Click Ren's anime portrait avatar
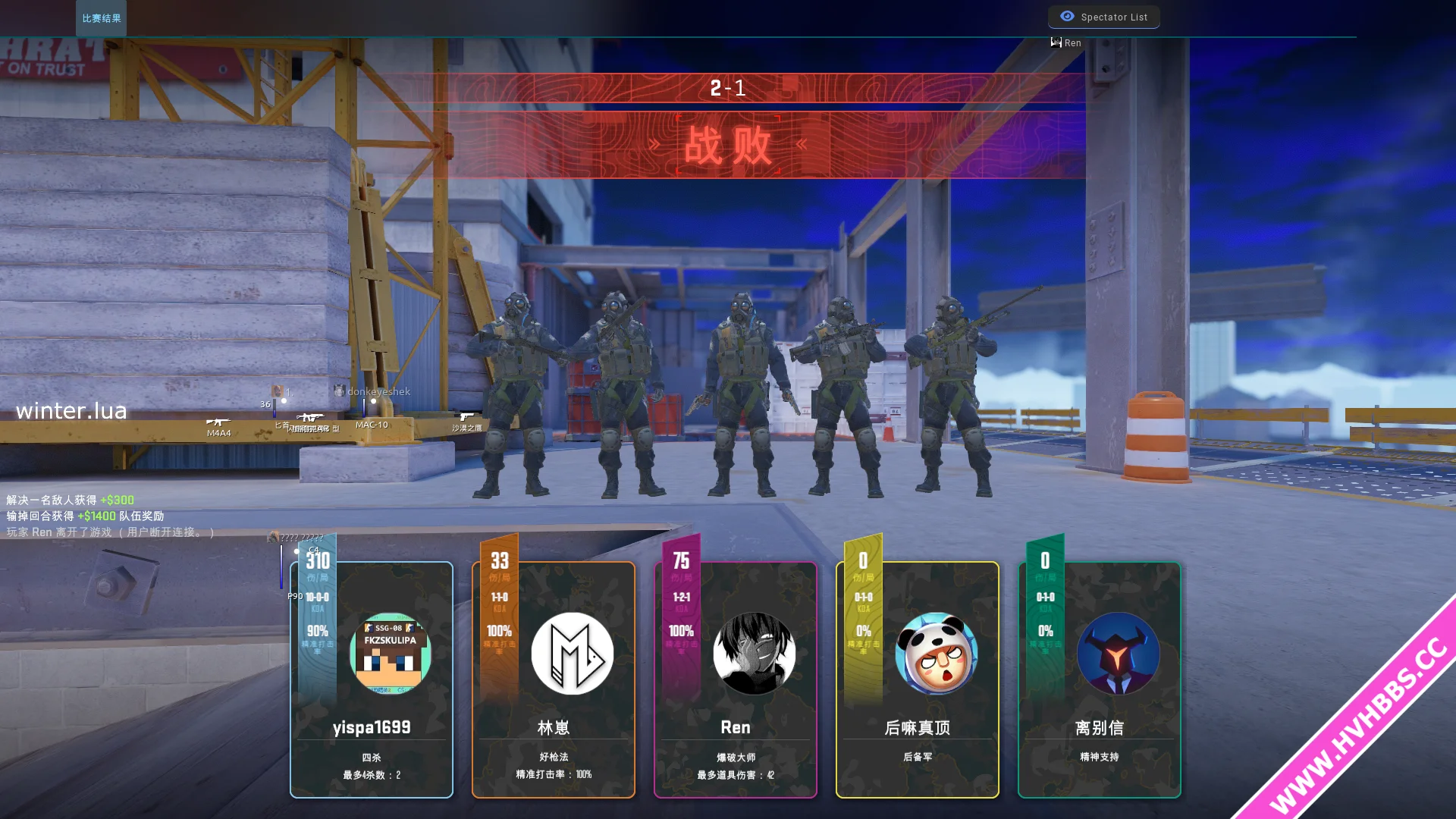Image resolution: width=1456 pixels, height=819 pixels. (755, 654)
